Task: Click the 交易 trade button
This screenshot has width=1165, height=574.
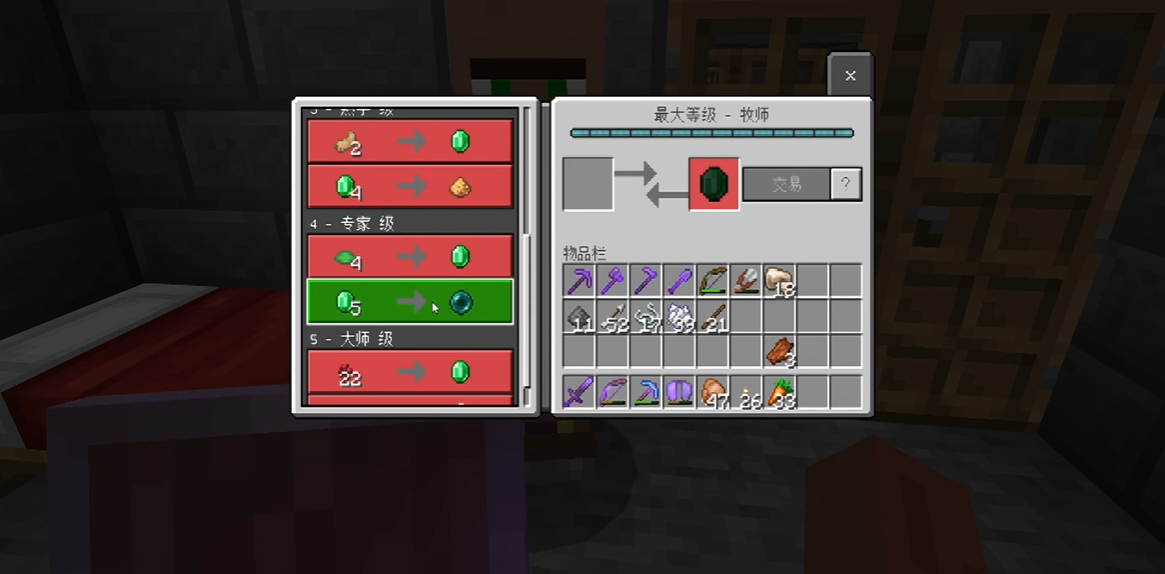Action: (787, 184)
